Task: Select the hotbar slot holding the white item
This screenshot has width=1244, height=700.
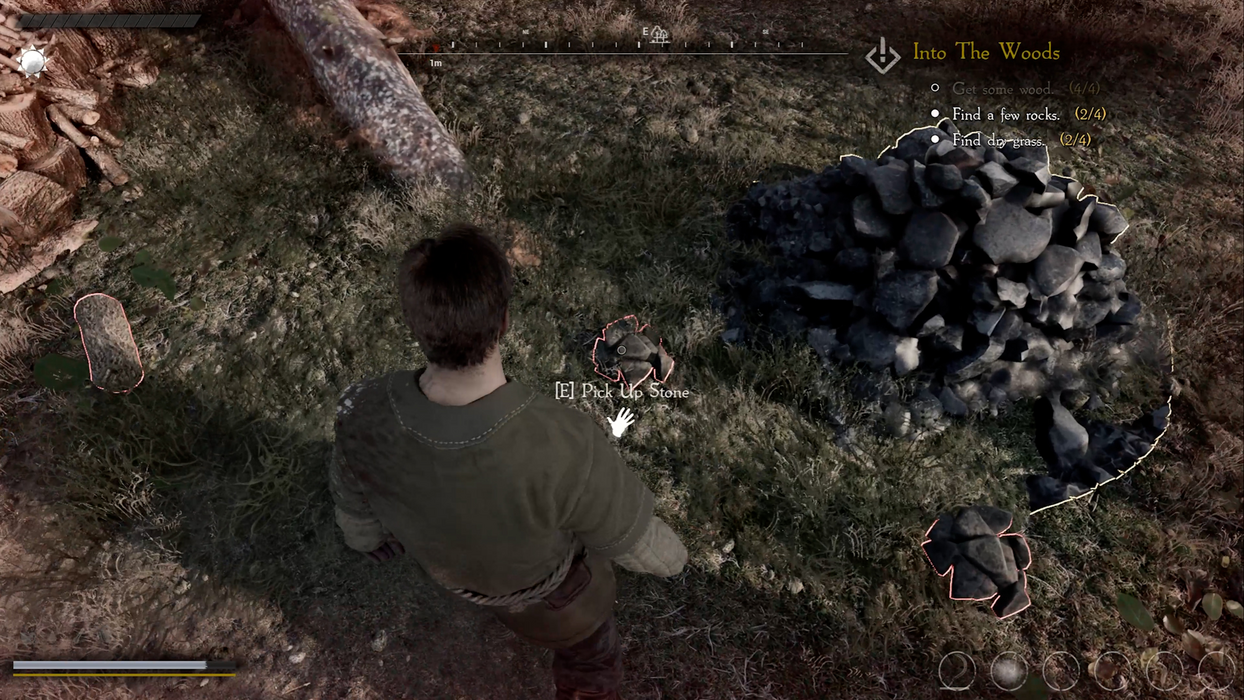Action: point(1009,671)
